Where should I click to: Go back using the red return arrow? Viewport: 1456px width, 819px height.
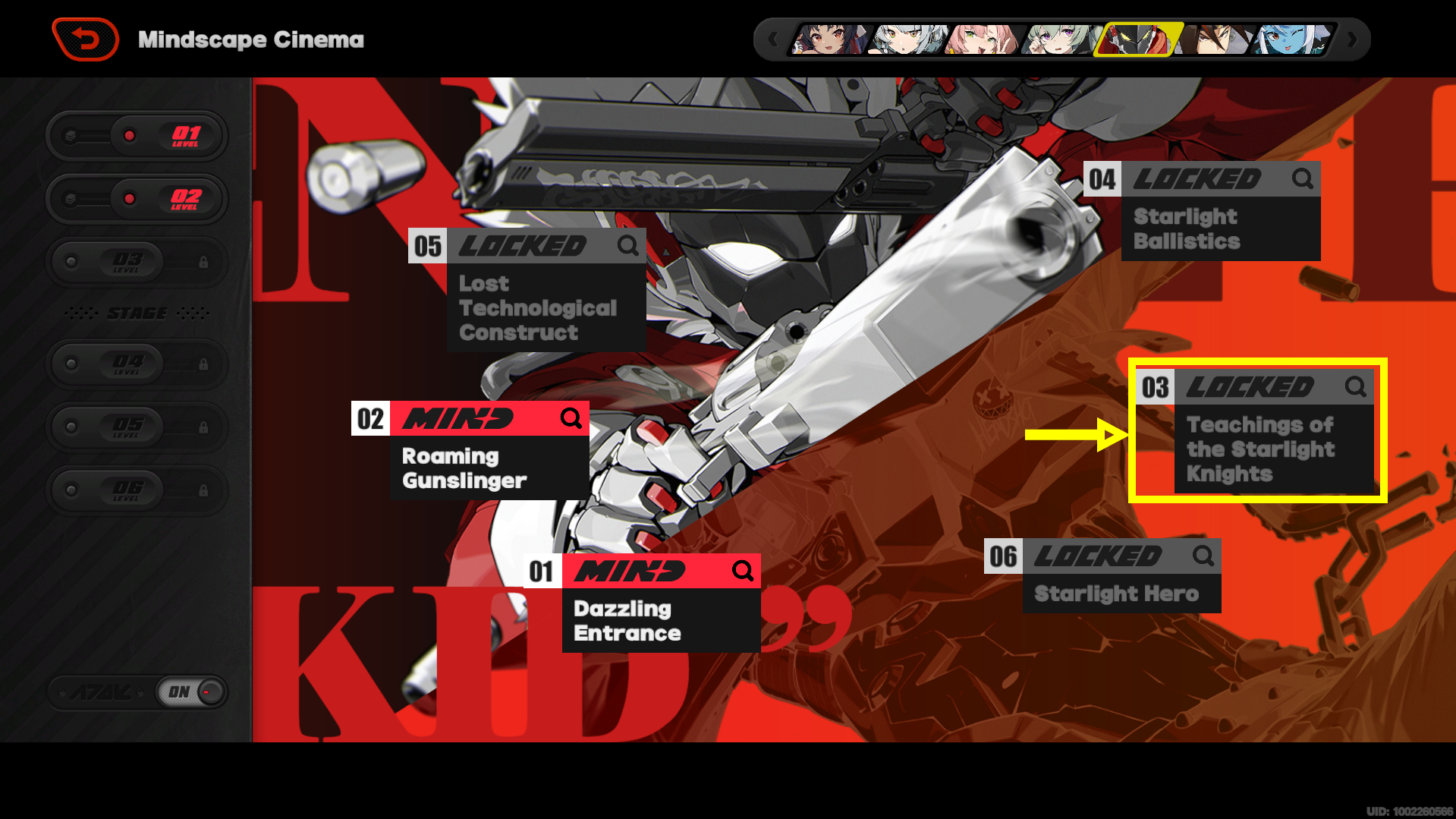[86, 39]
